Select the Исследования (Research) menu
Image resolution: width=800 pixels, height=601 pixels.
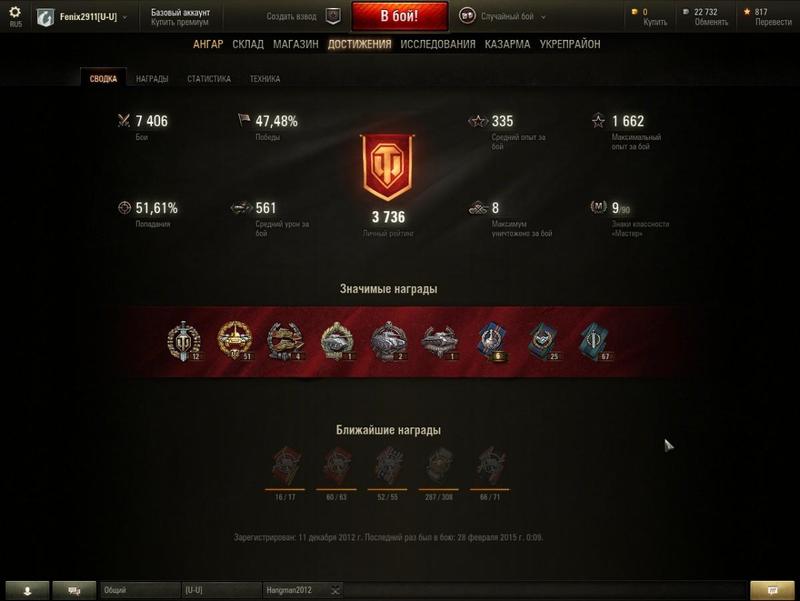(x=438, y=44)
